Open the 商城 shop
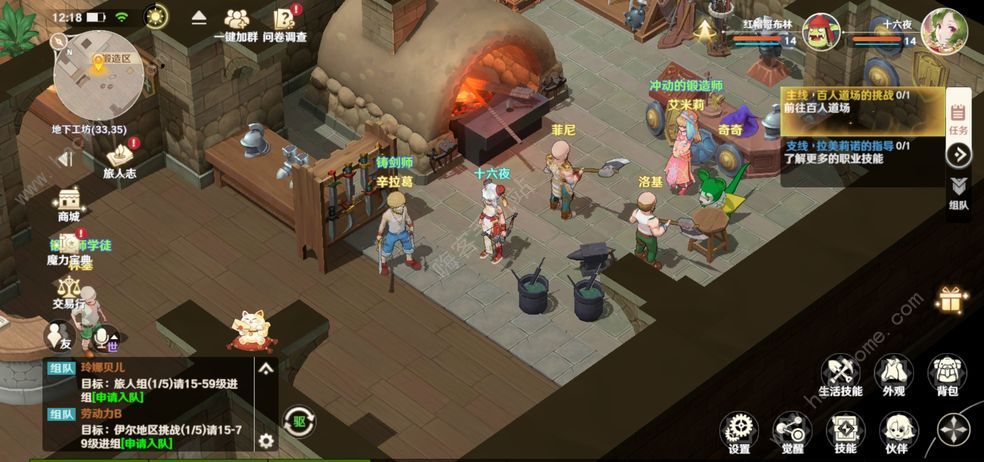The width and height of the screenshot is (984, 462). point(68,203)
